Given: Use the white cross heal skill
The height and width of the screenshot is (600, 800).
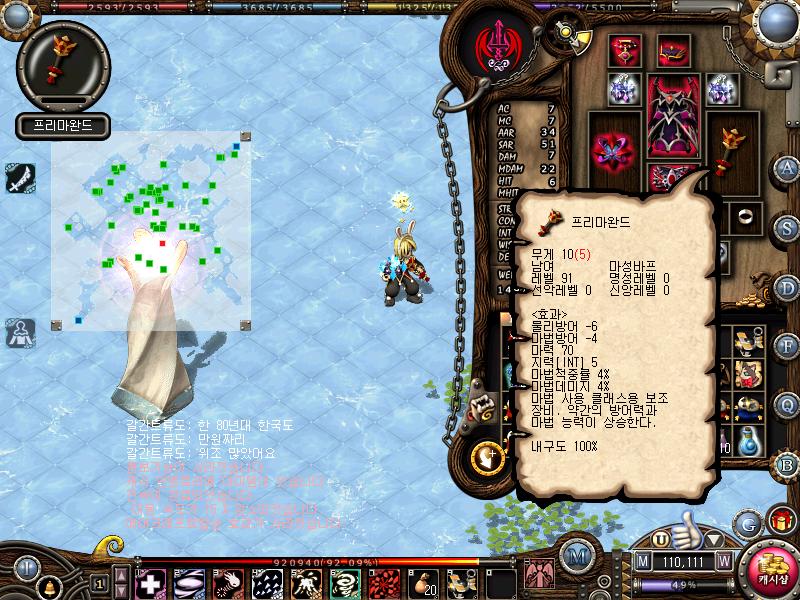Looking at the screenshot, I should pos(150,582).
